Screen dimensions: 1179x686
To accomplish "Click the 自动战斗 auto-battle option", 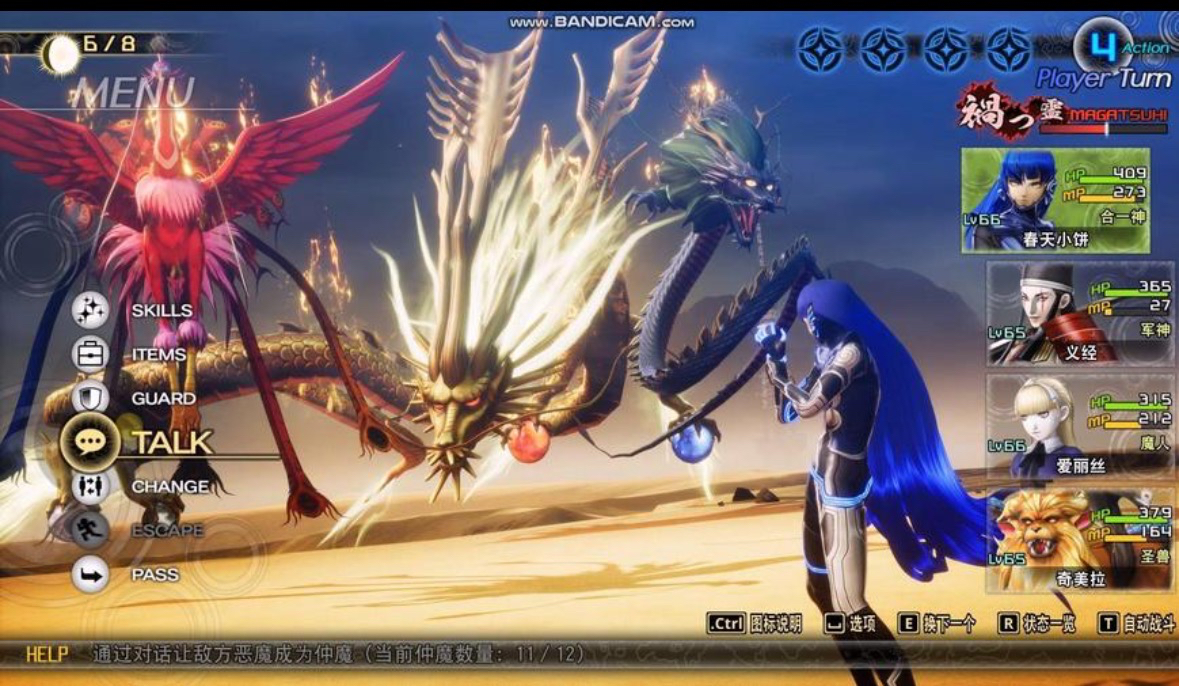I will tap(1135, 624).
